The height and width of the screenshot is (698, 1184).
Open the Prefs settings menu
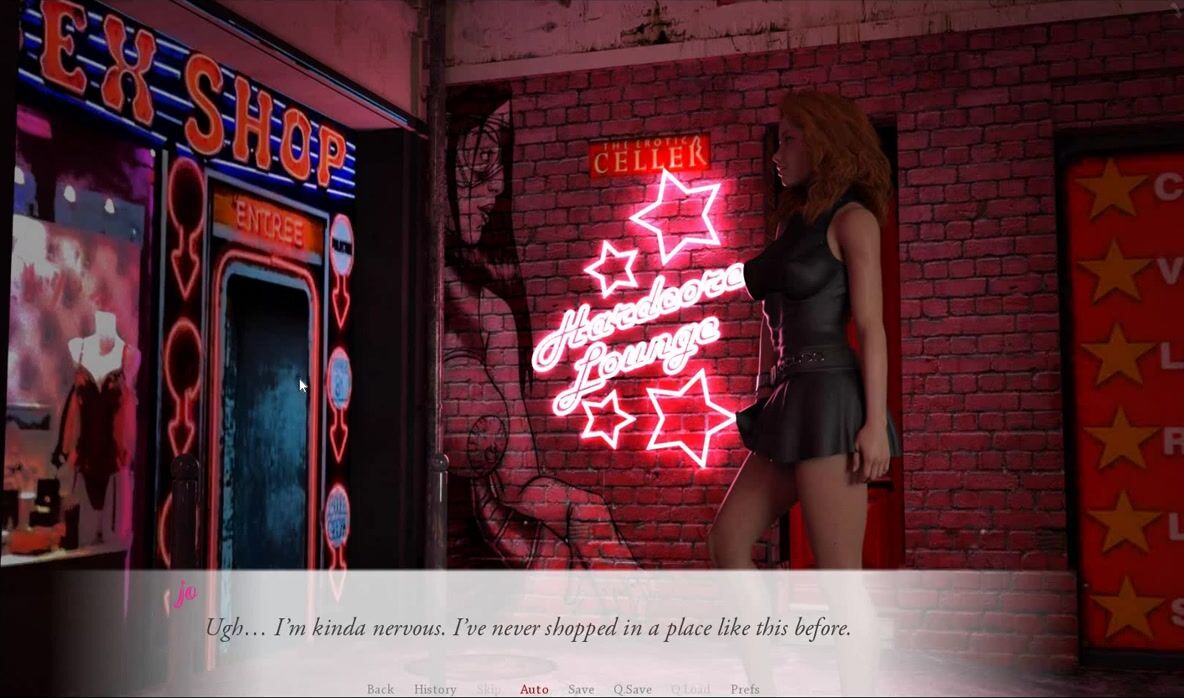click(x=745, y=689)
